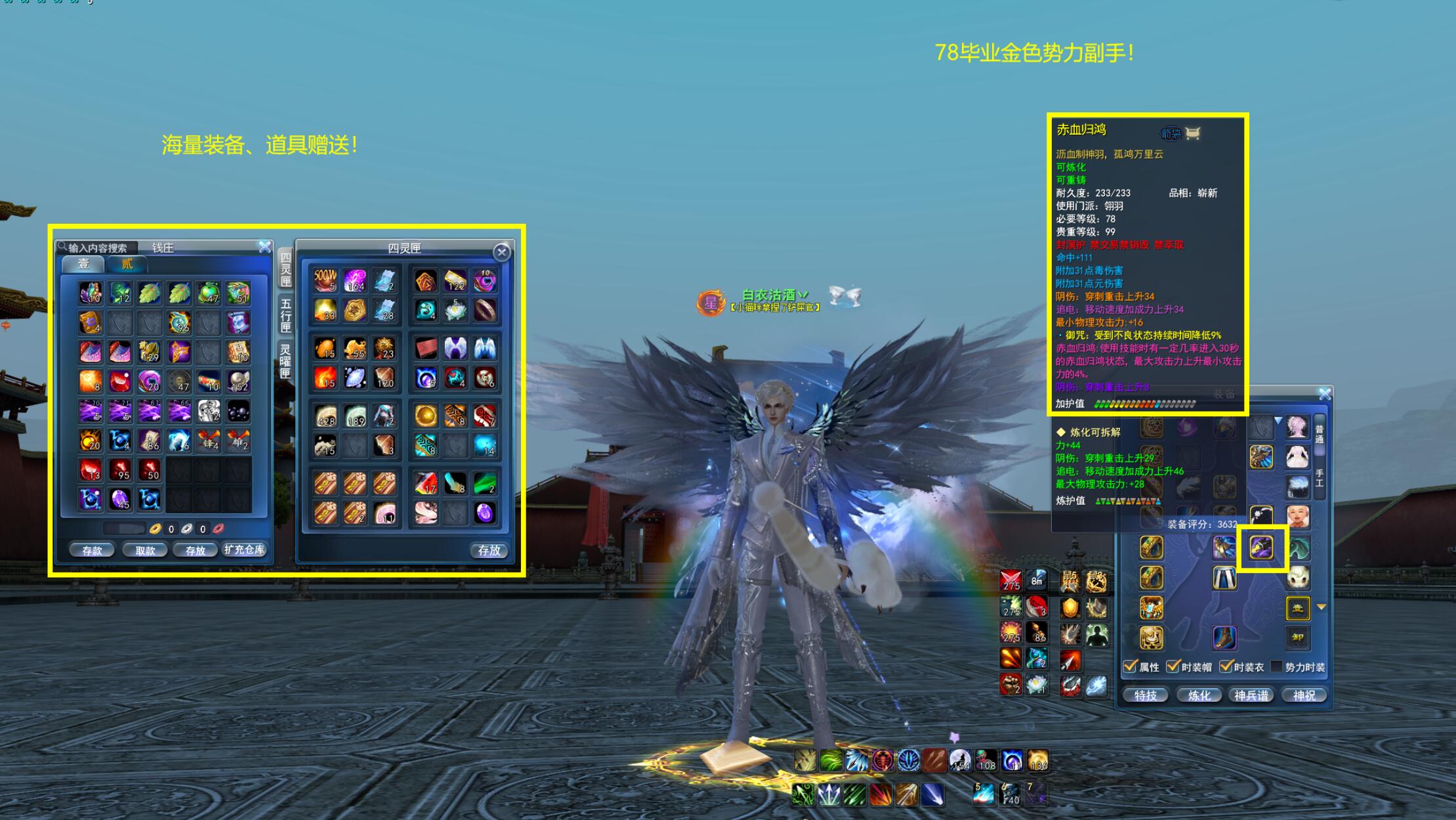Enable the 势力时装 checkbox
The image size is (1456, 820).
point(1277,667)
